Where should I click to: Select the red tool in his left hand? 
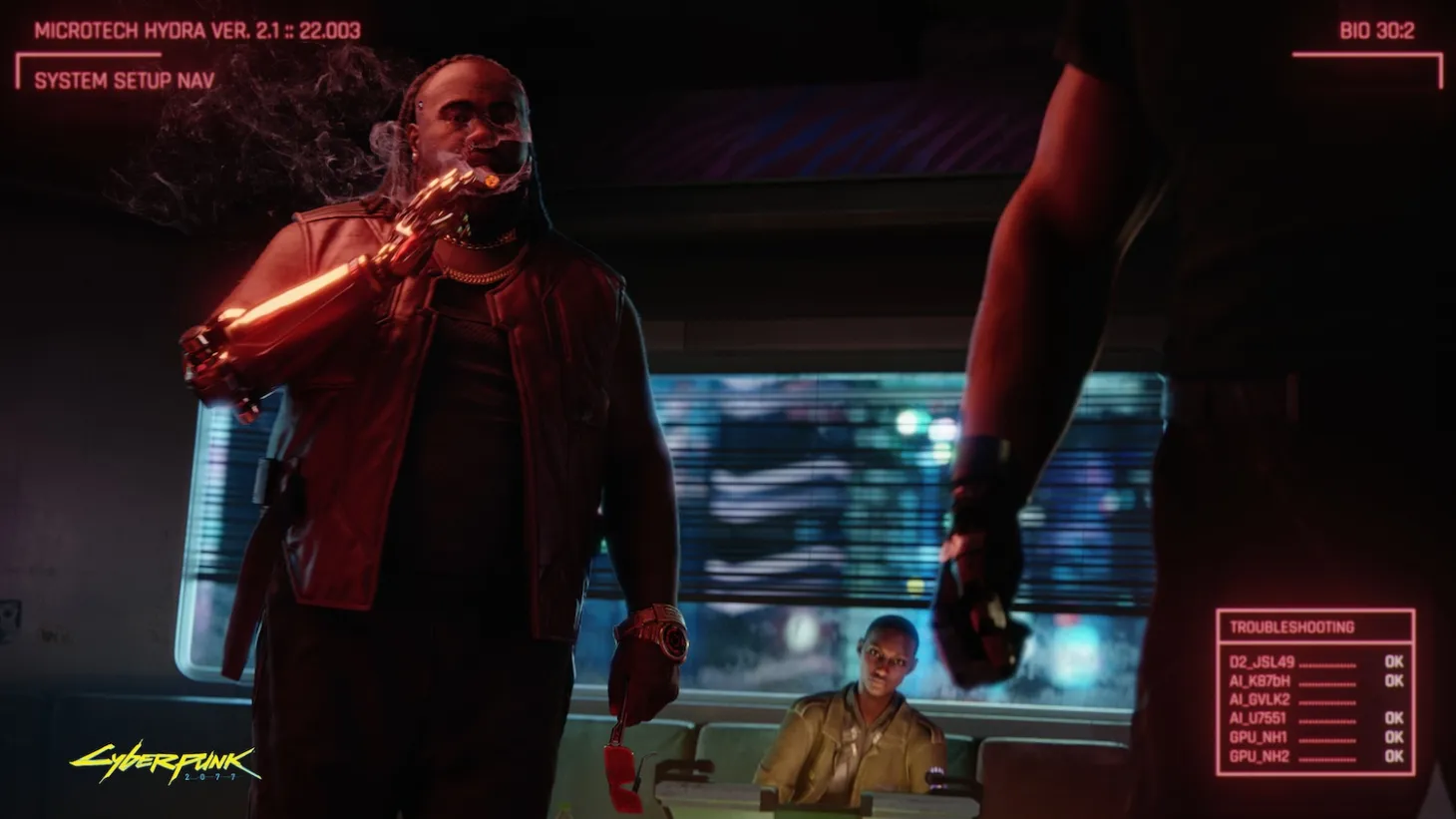coord(618,763)
